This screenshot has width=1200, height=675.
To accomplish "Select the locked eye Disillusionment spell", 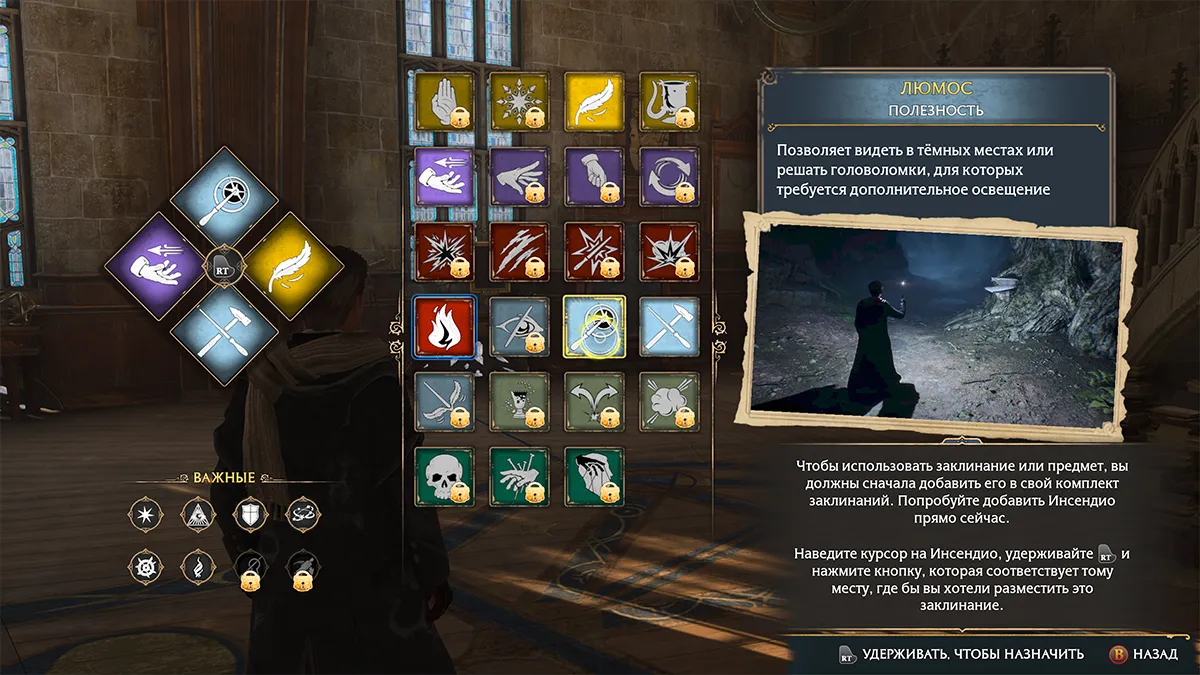I will tap(519, 326).
